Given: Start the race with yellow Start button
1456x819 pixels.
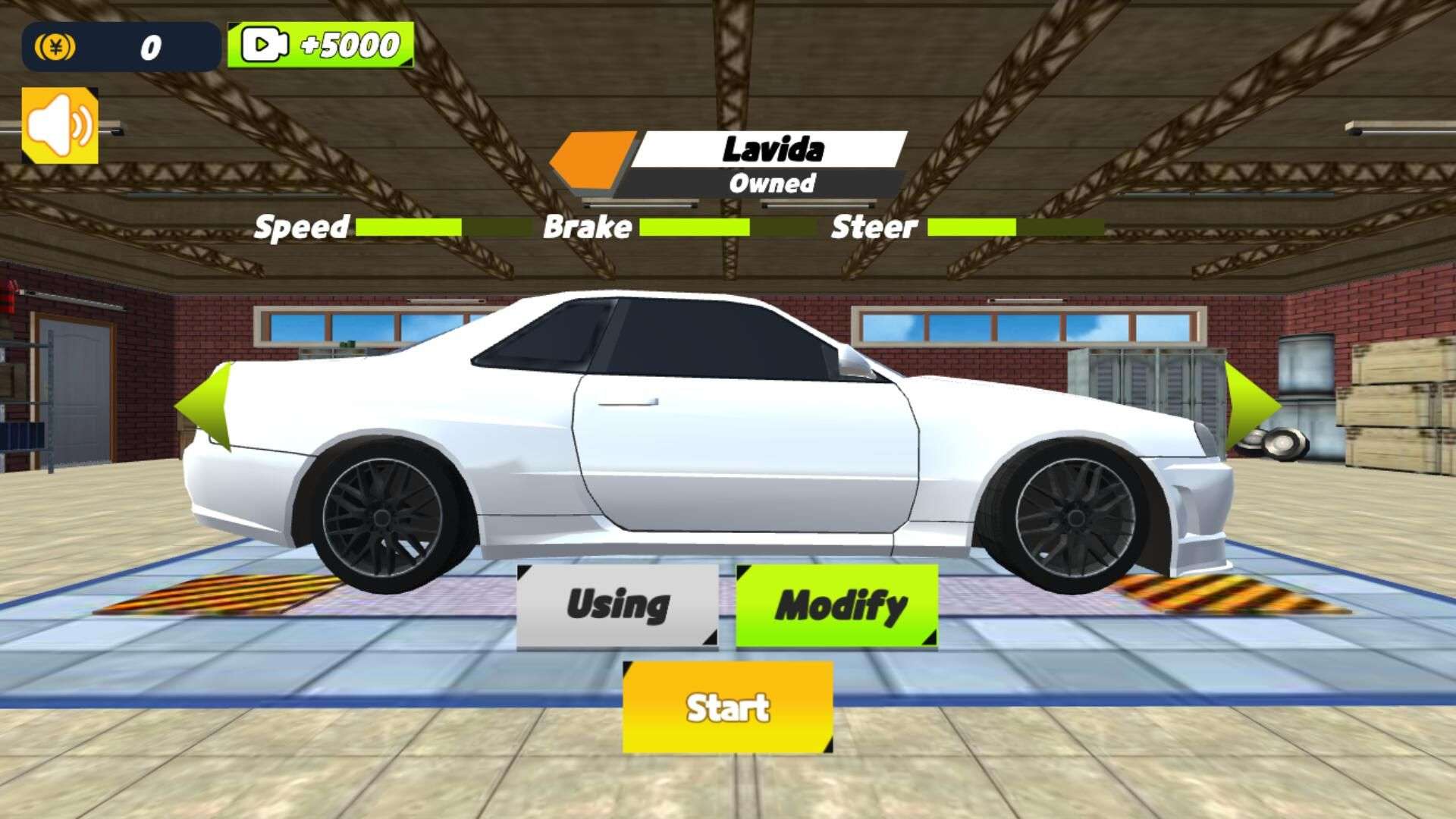Looking at the screenshot, I should coord(727,707).
